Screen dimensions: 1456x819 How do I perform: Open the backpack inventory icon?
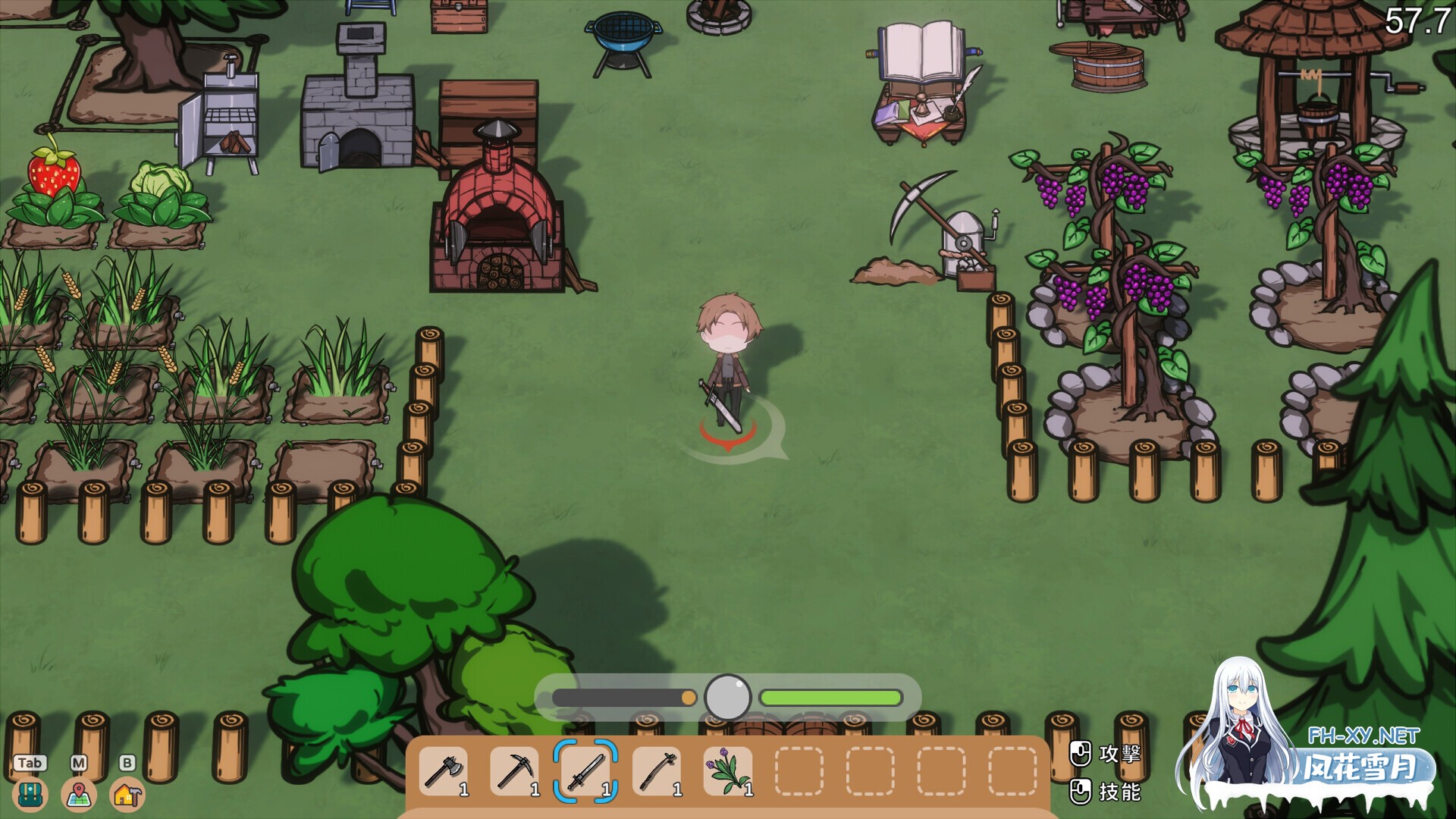(30, 794)
